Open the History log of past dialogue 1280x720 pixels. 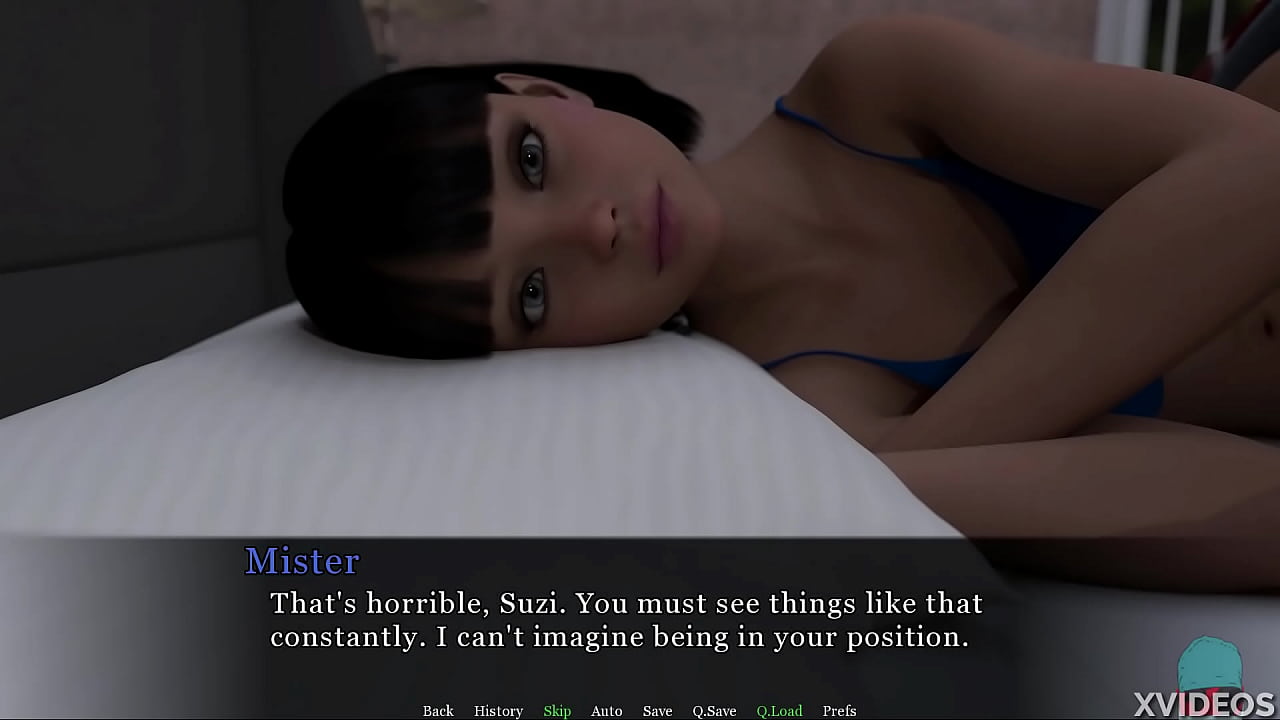click(498, 710)
